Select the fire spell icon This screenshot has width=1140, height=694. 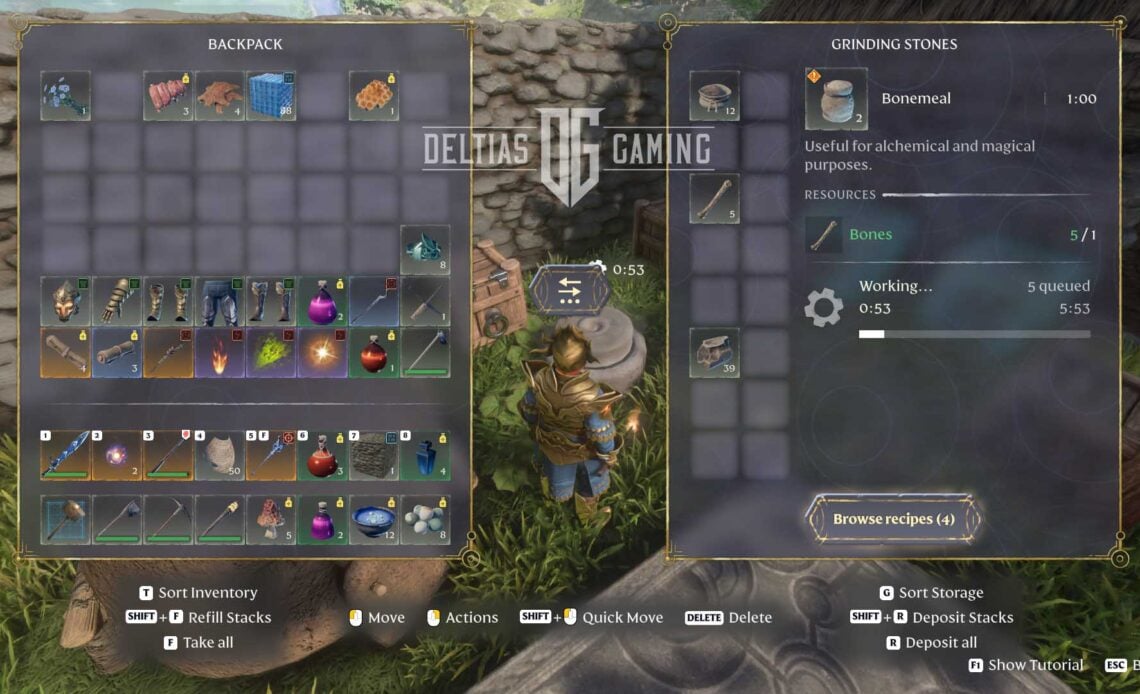[x=220, y=353]
